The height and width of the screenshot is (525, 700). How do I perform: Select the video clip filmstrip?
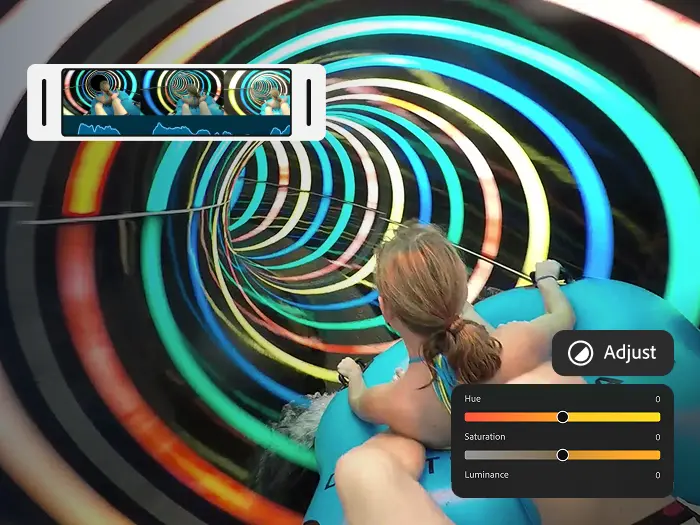(x=176, y=102)
